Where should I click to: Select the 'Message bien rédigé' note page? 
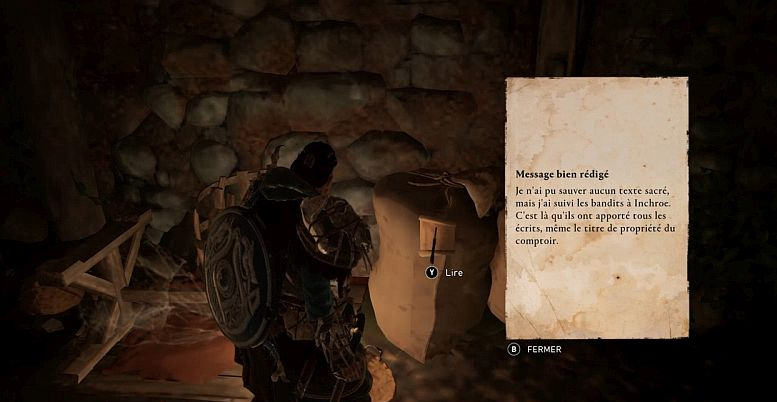(597, 208)
